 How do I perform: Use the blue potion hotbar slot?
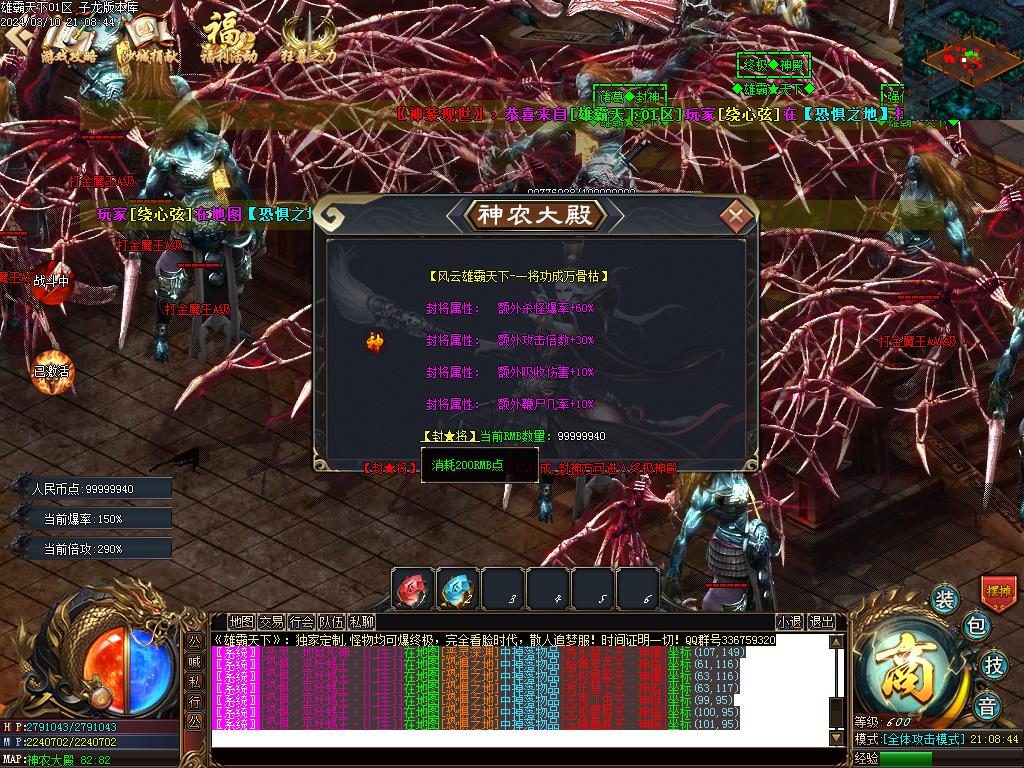tap(457, 588)
